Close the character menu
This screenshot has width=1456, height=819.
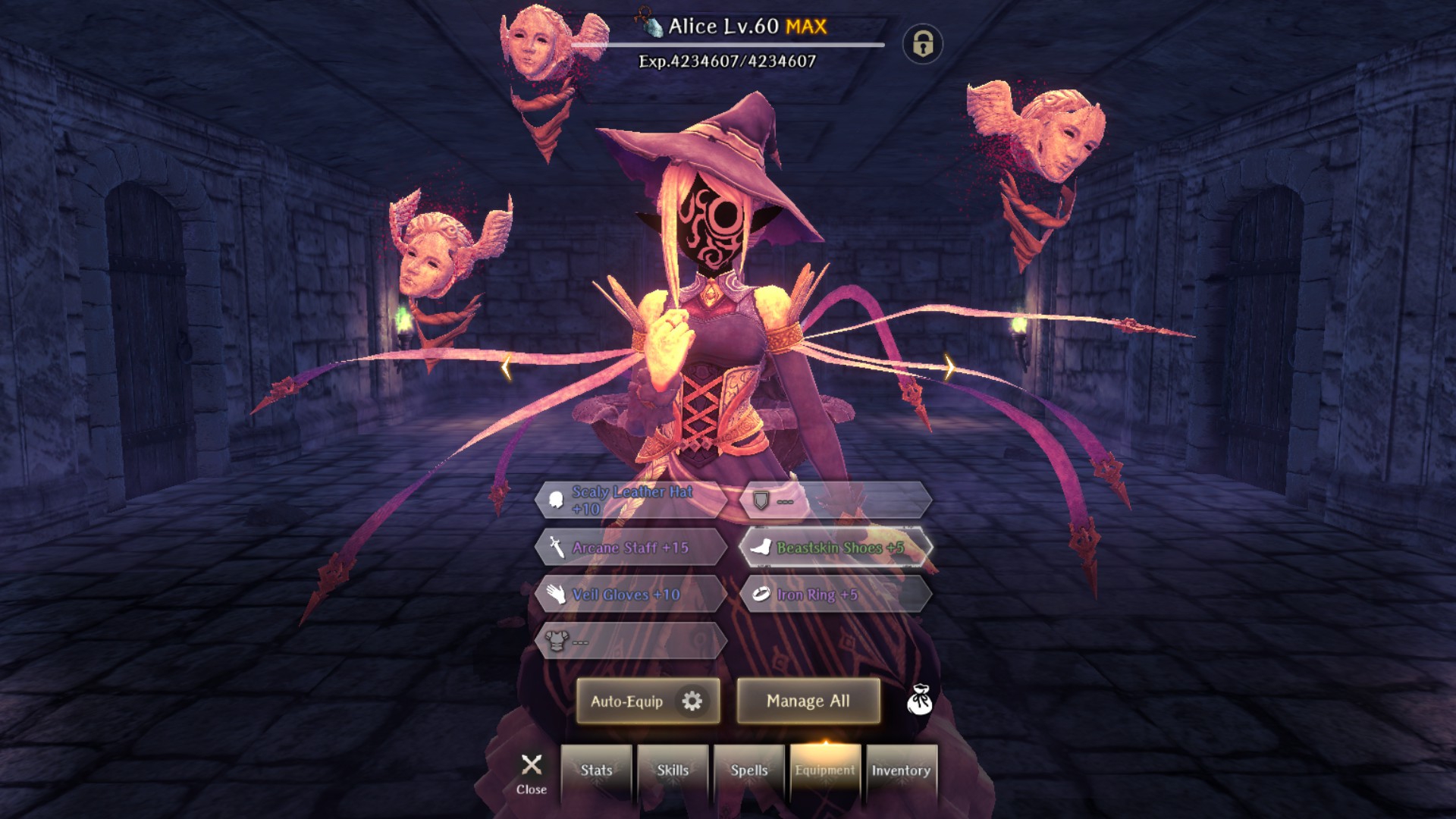tap(532, 773)
